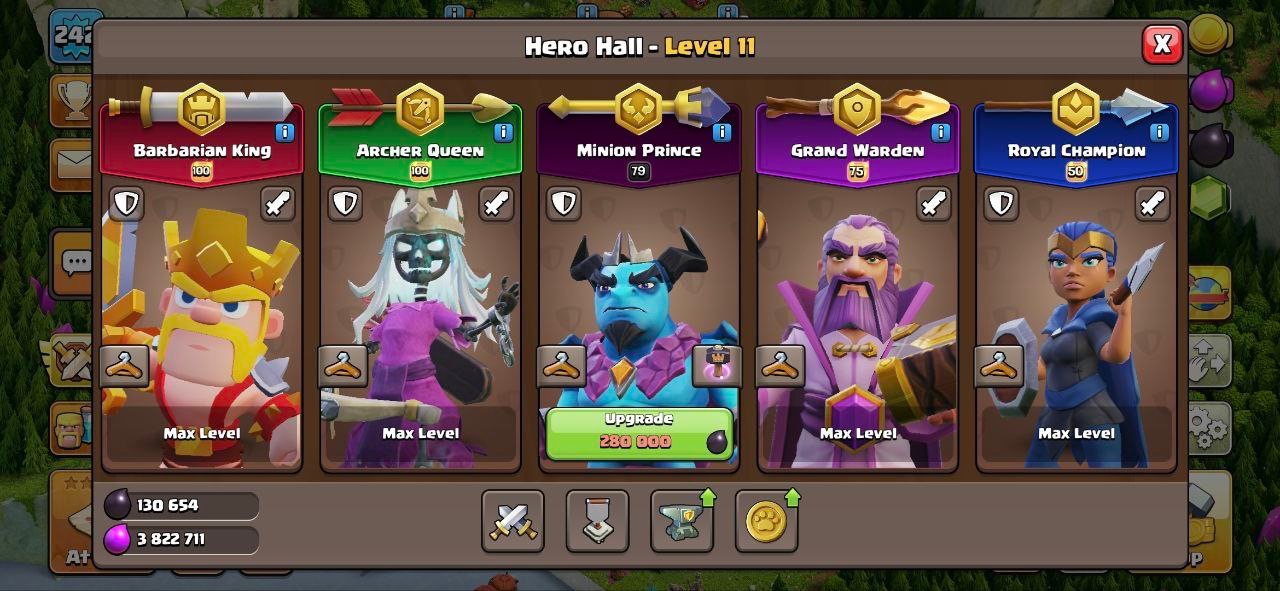
Task: Open the paw print pets button
Action: point(766,521)
